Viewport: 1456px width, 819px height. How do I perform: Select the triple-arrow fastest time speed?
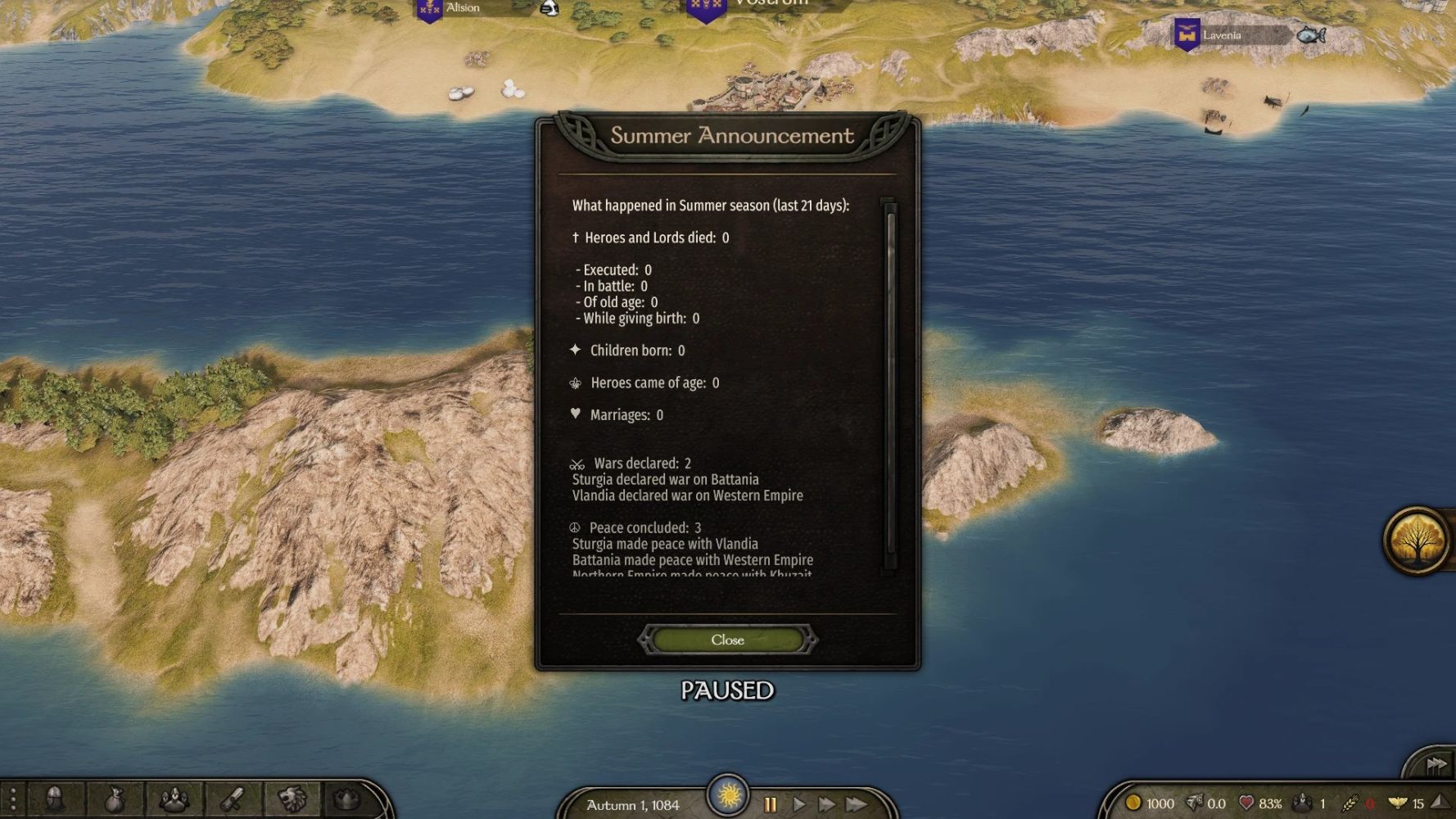pos(857,804)
